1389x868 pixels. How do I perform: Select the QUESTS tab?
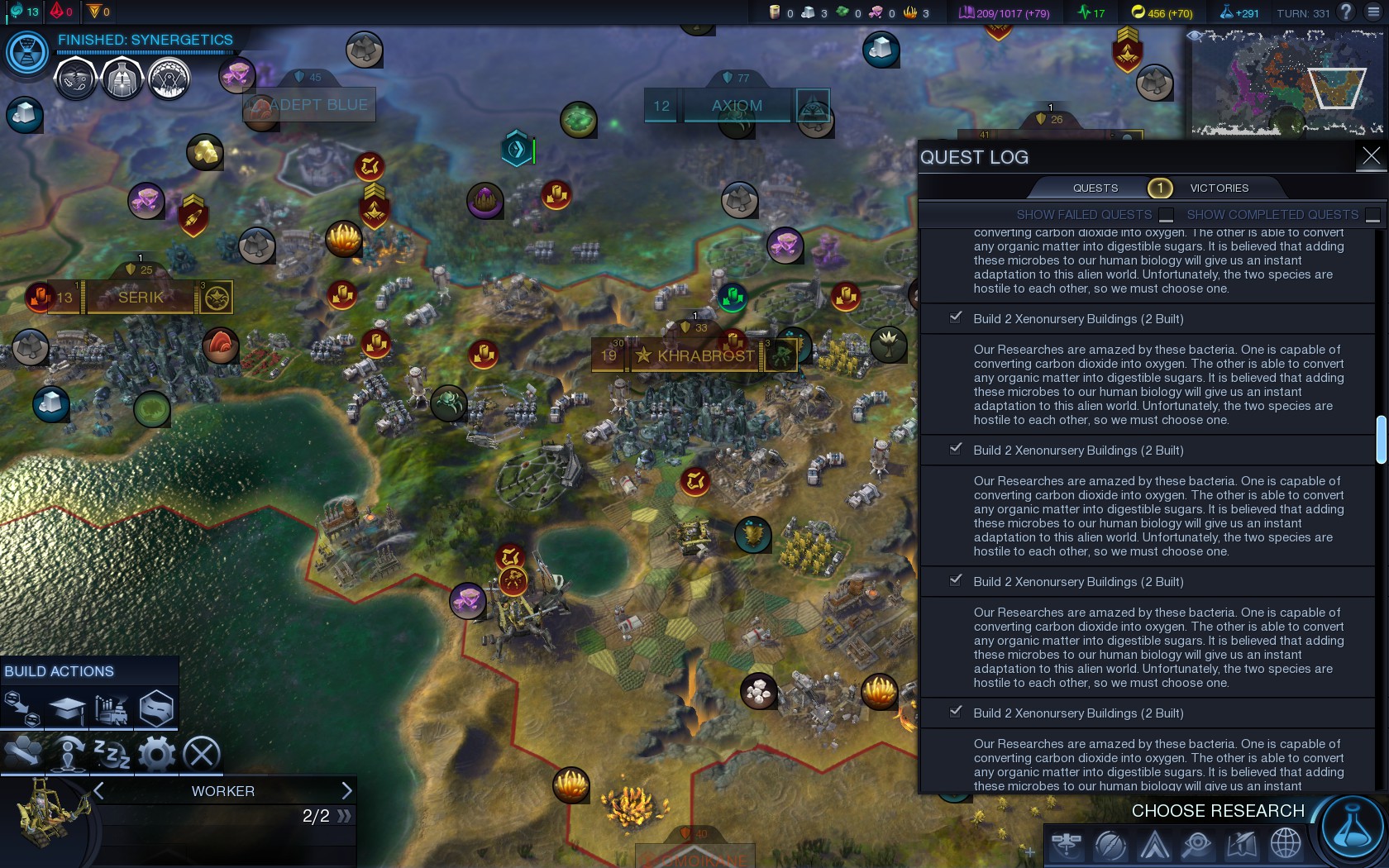(x=1095, y=188)
